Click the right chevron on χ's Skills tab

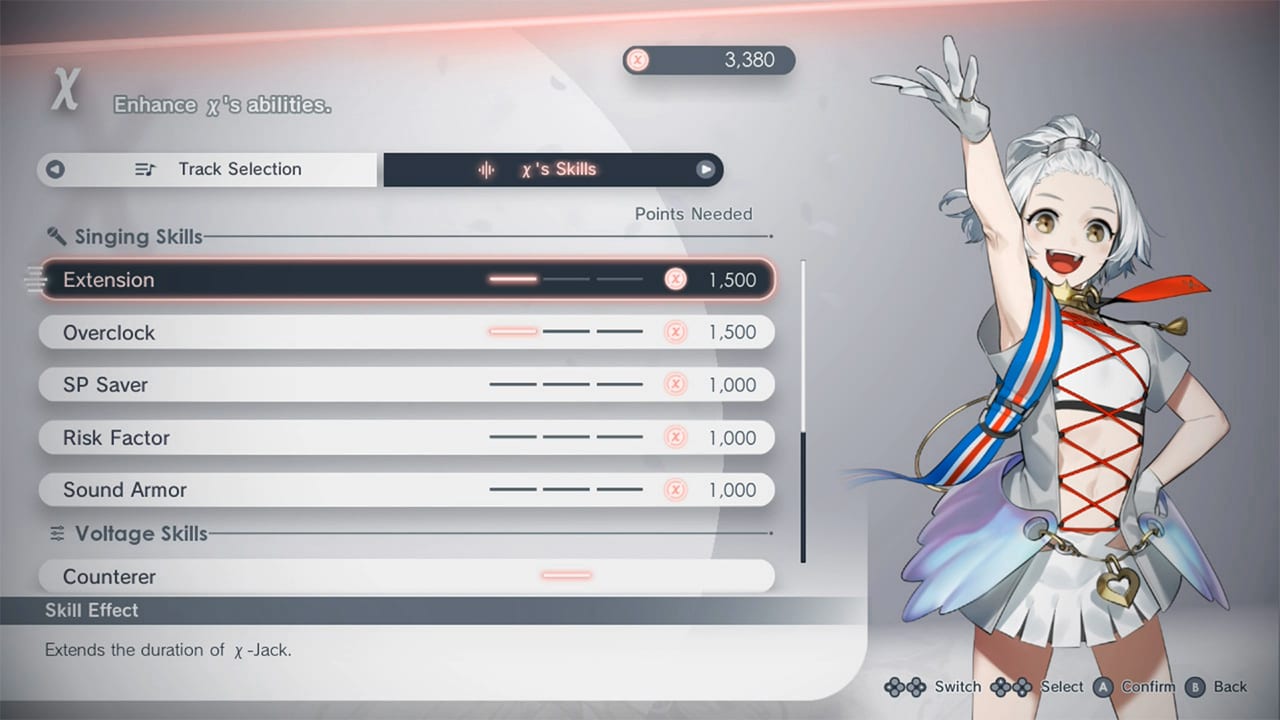coord(707,169)
